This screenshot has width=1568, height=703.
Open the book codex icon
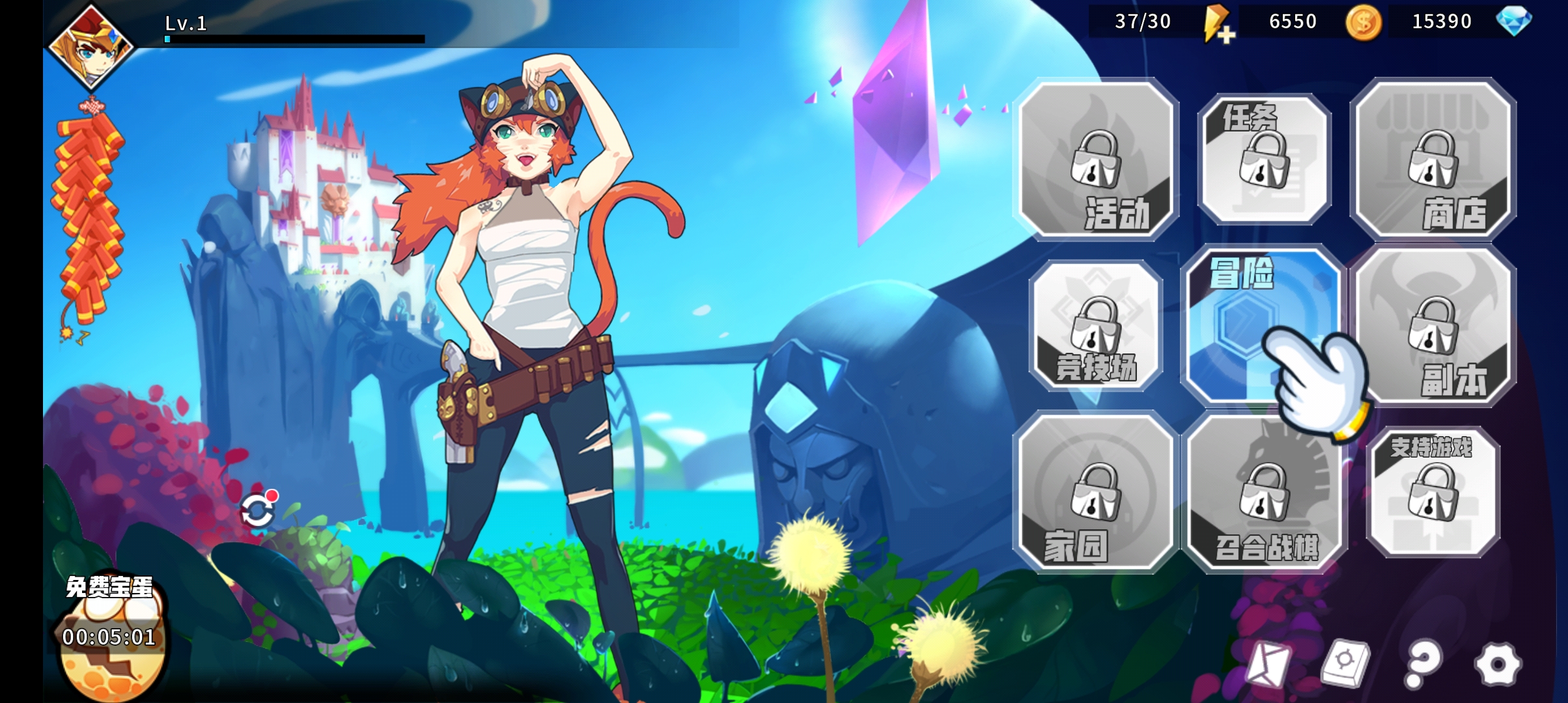coord(1345,663)
